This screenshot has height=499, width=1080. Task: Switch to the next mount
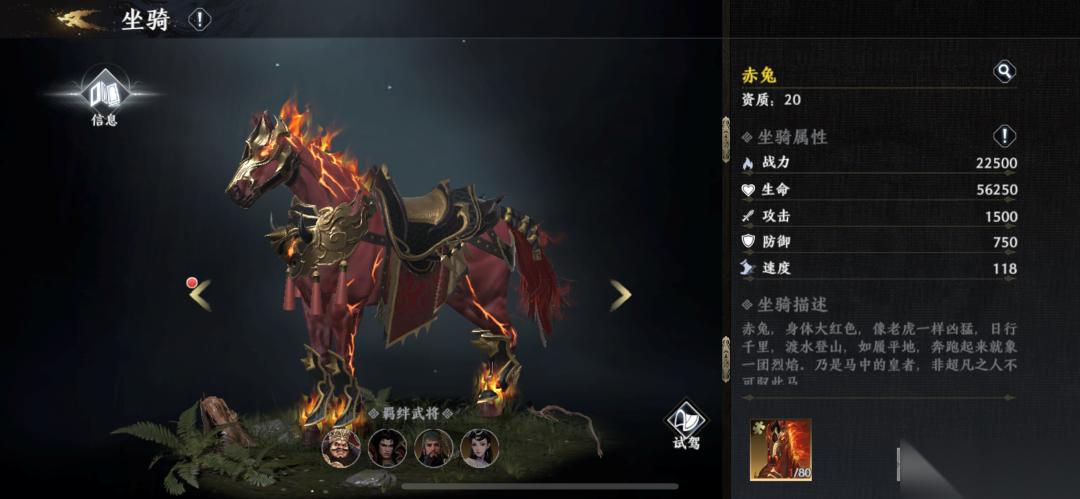click(x=621, y=294)
